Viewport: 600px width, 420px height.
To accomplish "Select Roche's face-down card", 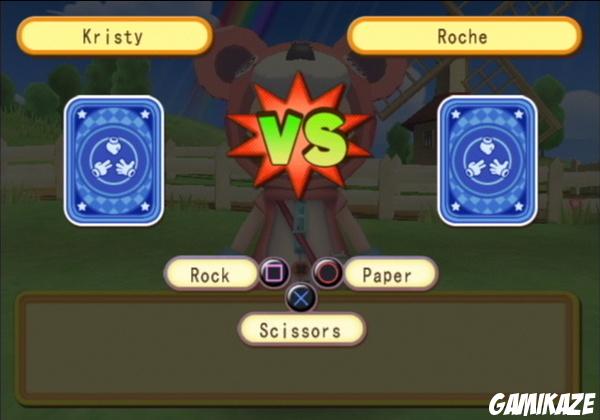I will 487,160.
